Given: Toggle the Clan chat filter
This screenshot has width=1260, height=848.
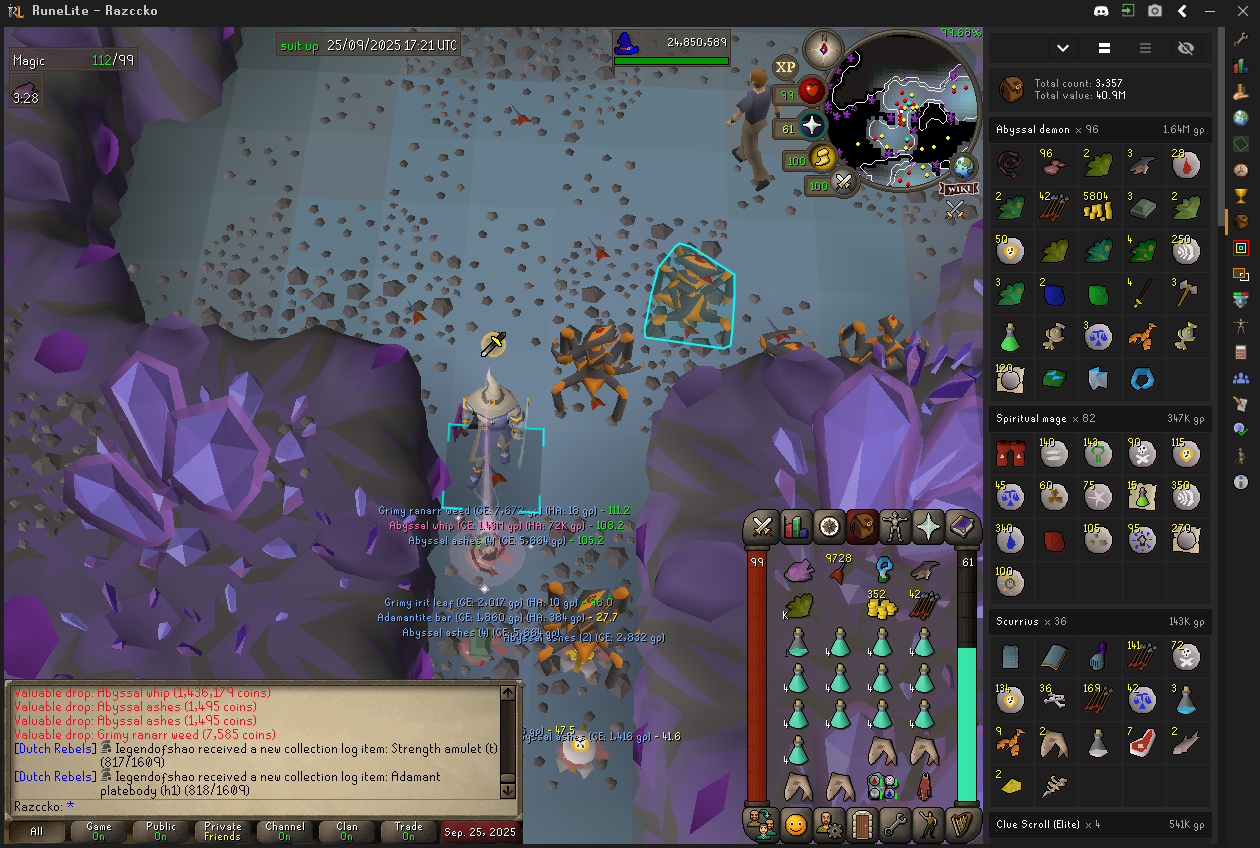Looking at the screenshot, I should click(347, 832).
